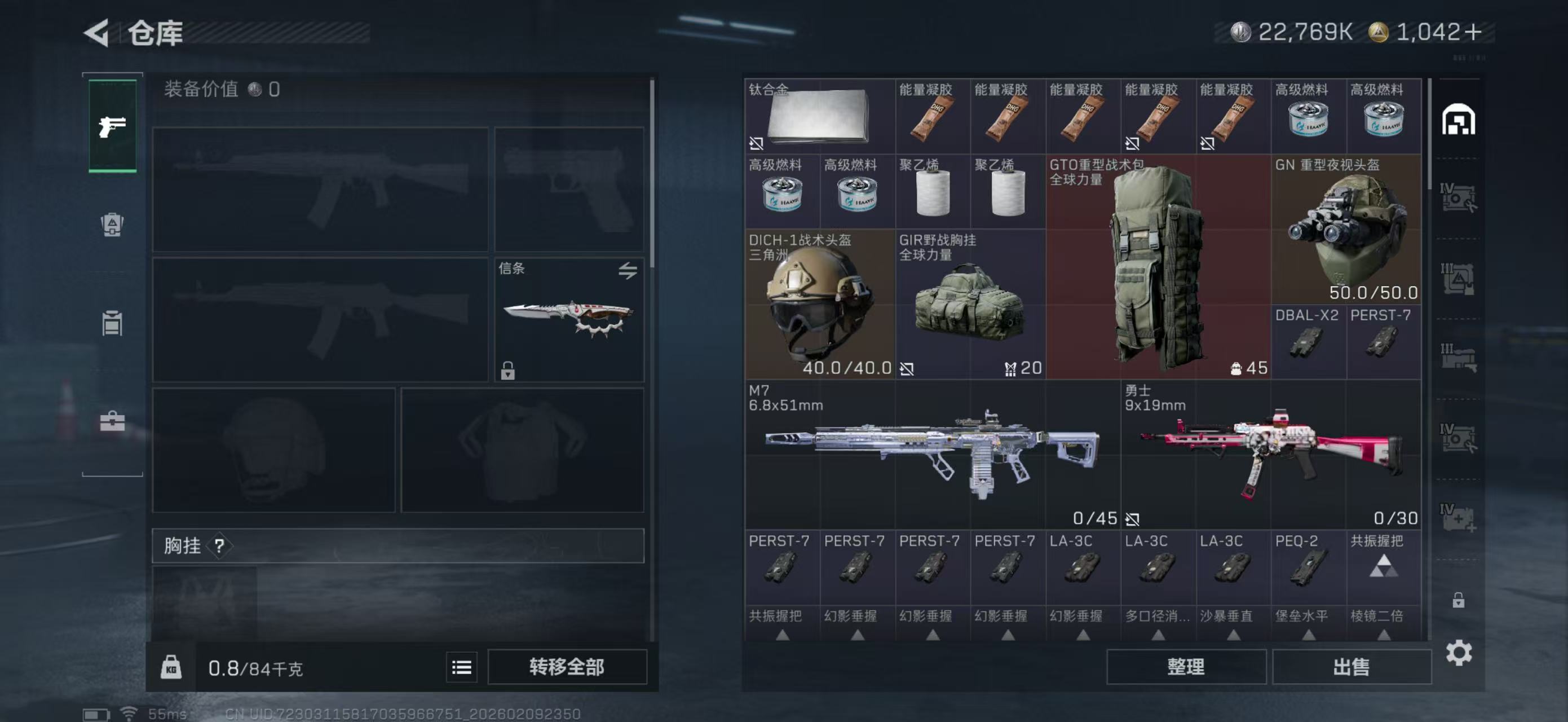Select the M7 6.8x51mm rifle
The width and height of the screenshot is (1568, 722).
[x=932, y=454]
